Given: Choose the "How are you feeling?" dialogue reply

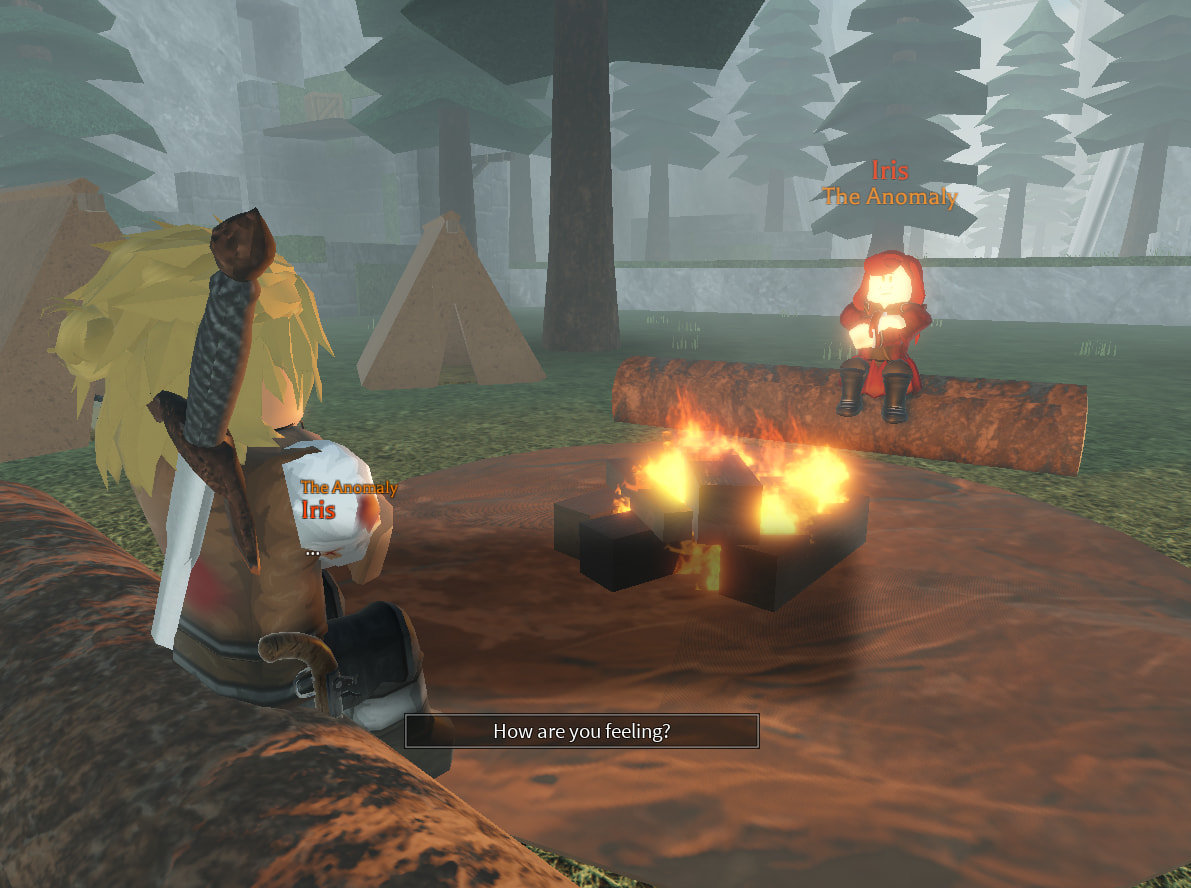Looking at the screenshot, I should pyautogui.click(x=581, y=731).
